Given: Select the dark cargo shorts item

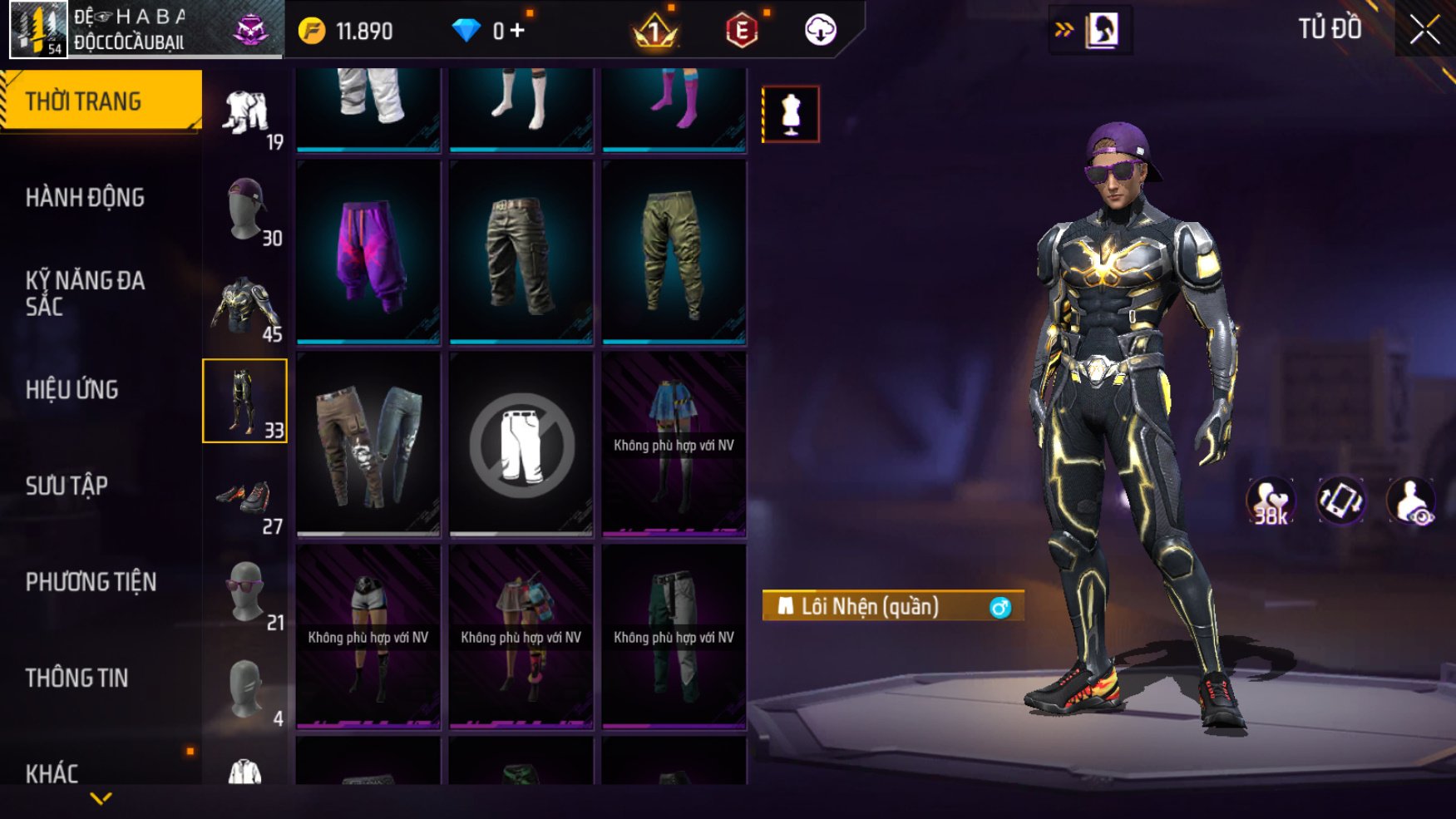Looking at the screenshot, I should coord(521,252).
